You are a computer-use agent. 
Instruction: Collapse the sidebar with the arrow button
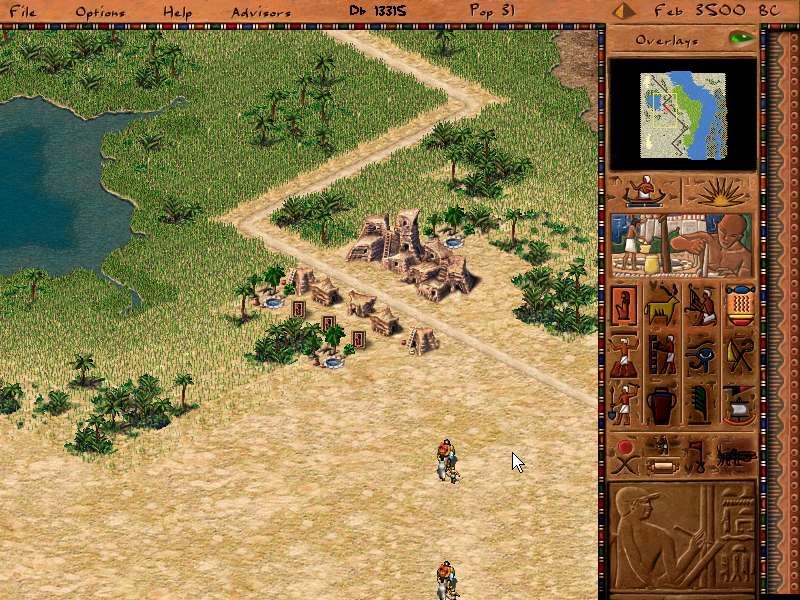(624, 12)
